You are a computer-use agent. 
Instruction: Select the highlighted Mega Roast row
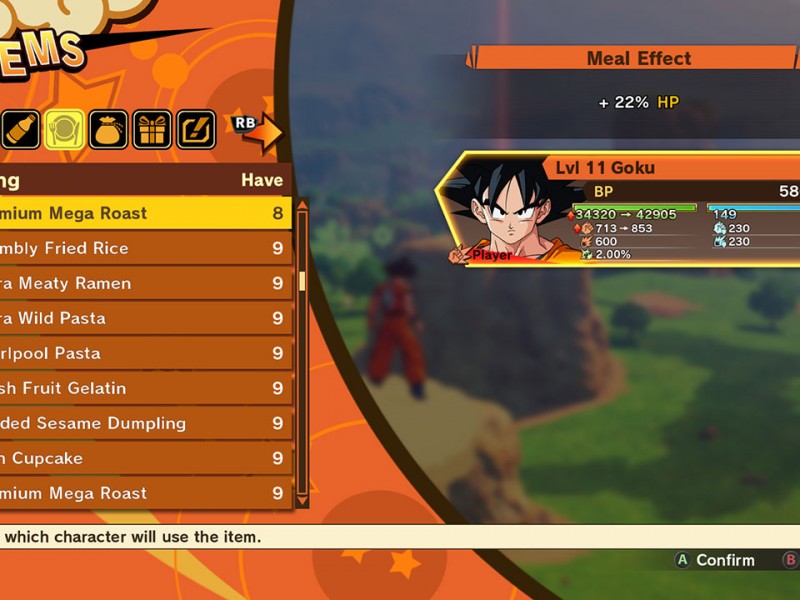[140, 213]
